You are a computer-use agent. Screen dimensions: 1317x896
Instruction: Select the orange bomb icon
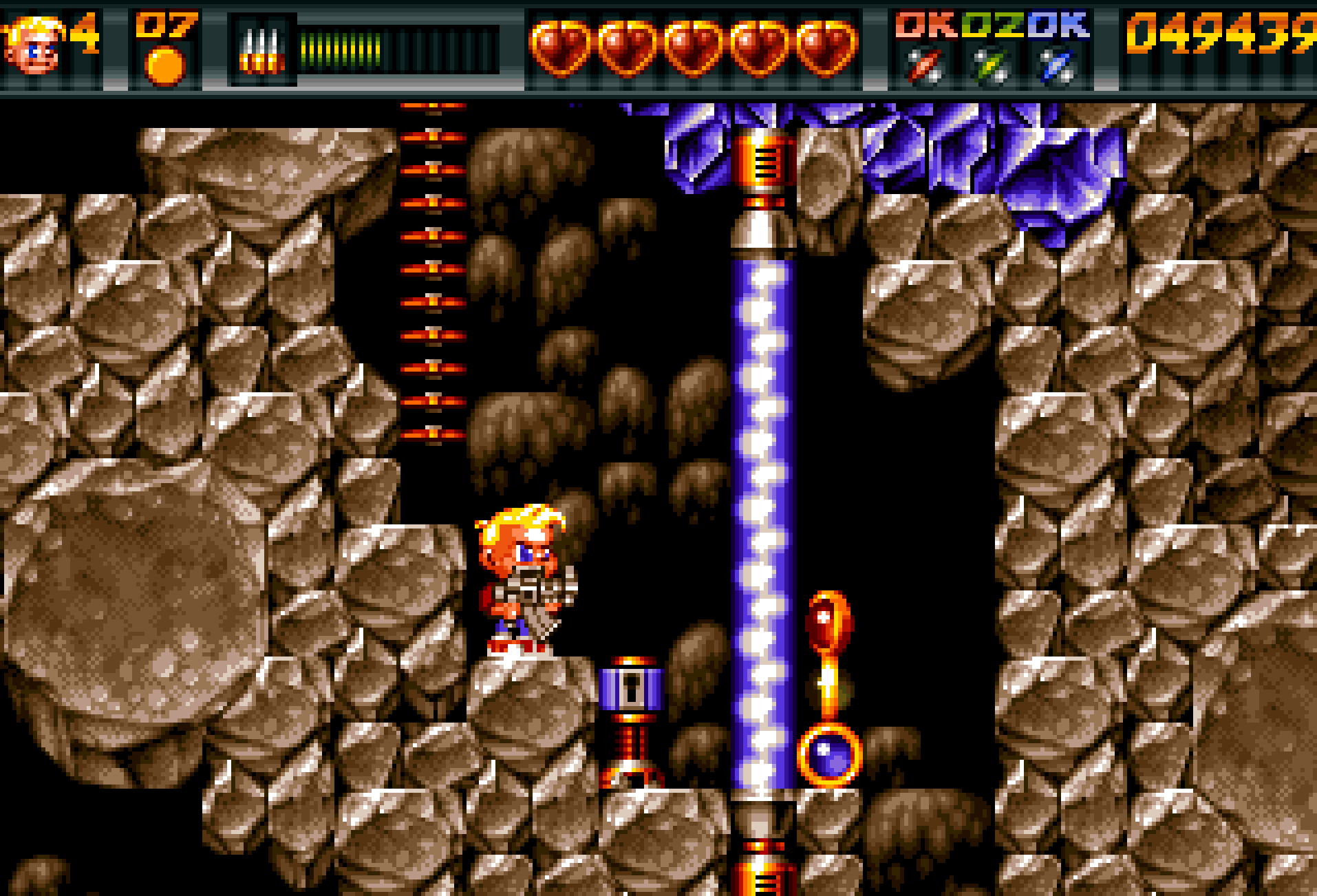(x=165, y=66)
